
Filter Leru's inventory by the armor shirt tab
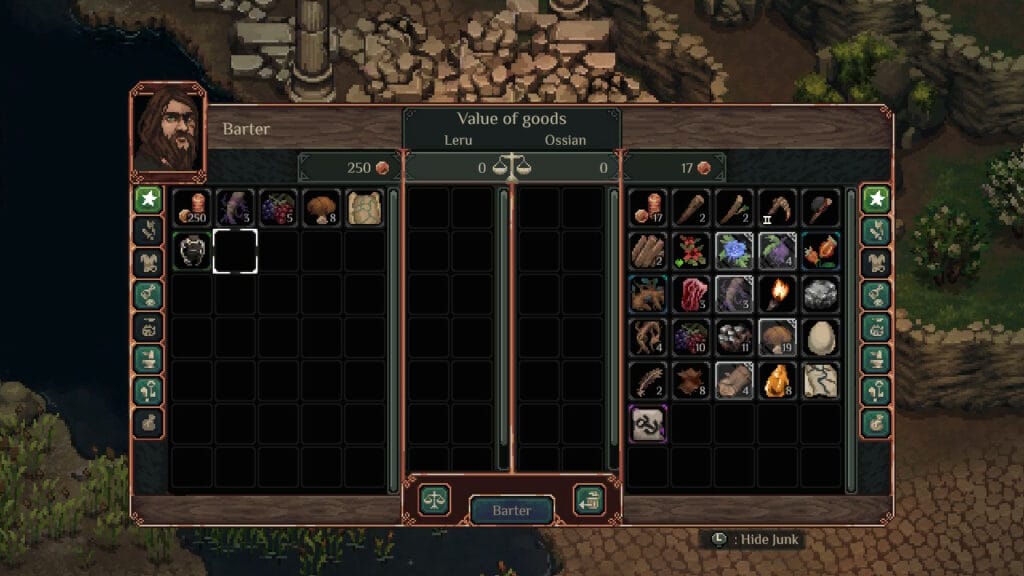pos(148,263)
